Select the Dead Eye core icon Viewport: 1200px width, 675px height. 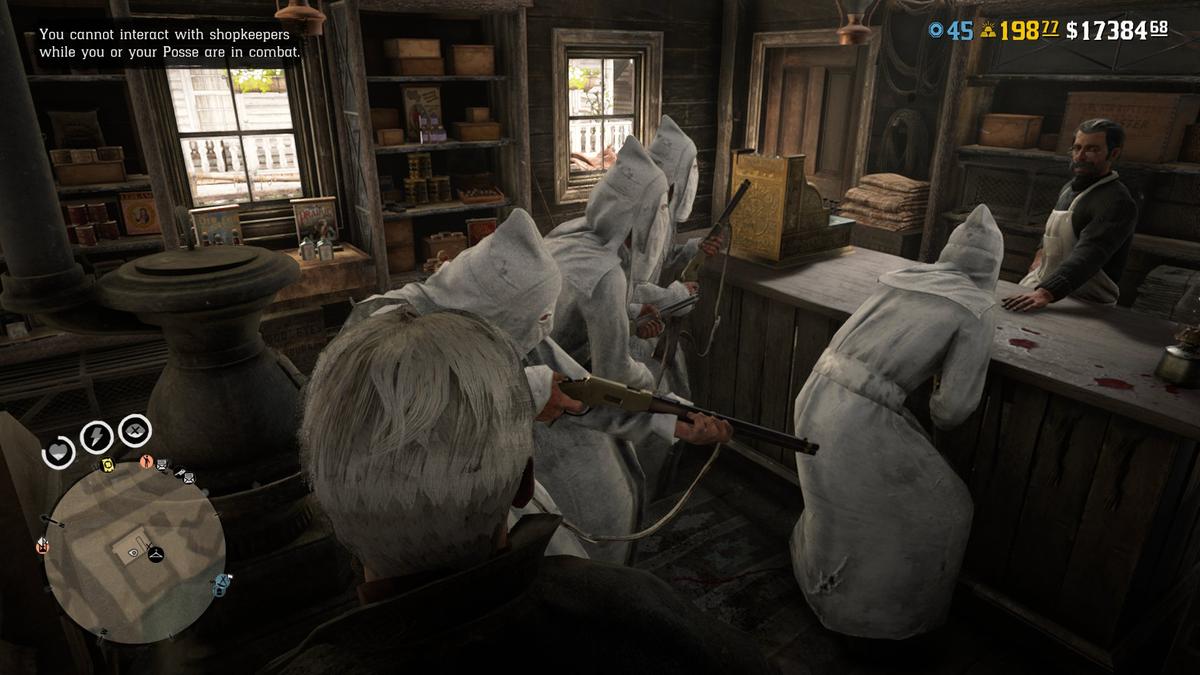point(135,431)
